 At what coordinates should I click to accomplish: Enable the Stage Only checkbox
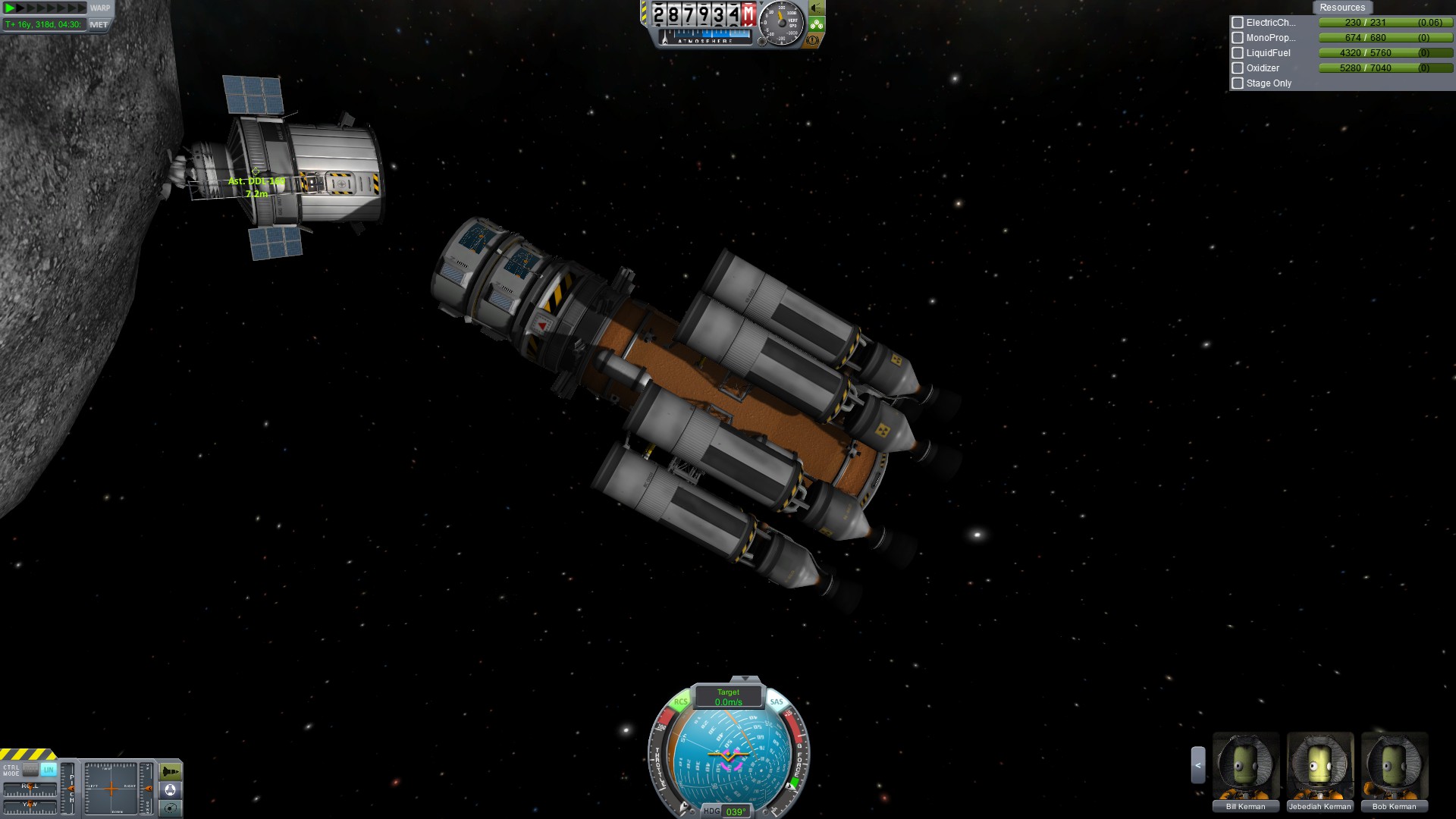pyautogui.click(x=1238, y=83)
